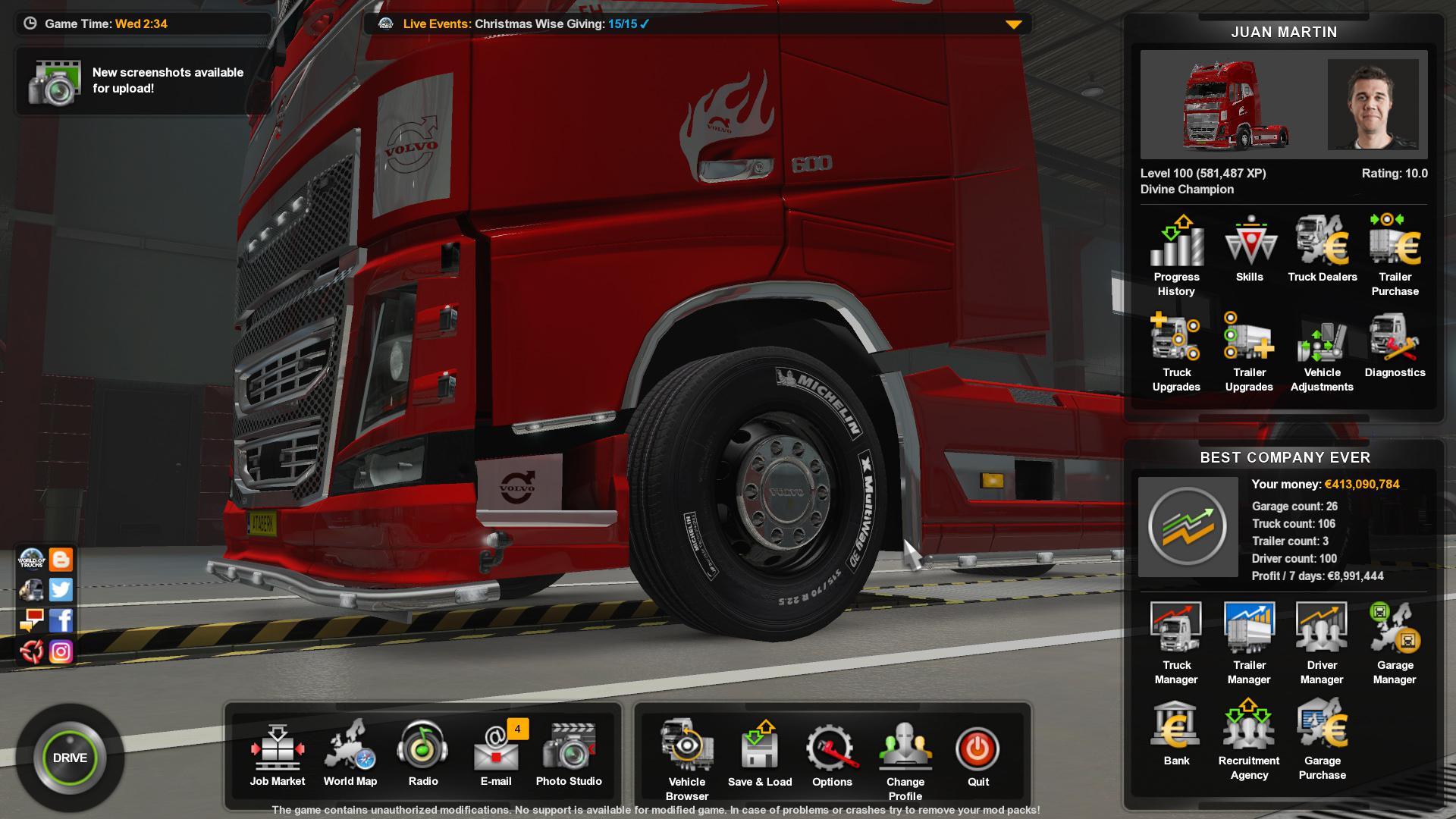Image resolution: width=1456 pixels, height=819 pixels.
Task: Click Juan Martin's profile photo
Action: click(x=1375, y=105)
